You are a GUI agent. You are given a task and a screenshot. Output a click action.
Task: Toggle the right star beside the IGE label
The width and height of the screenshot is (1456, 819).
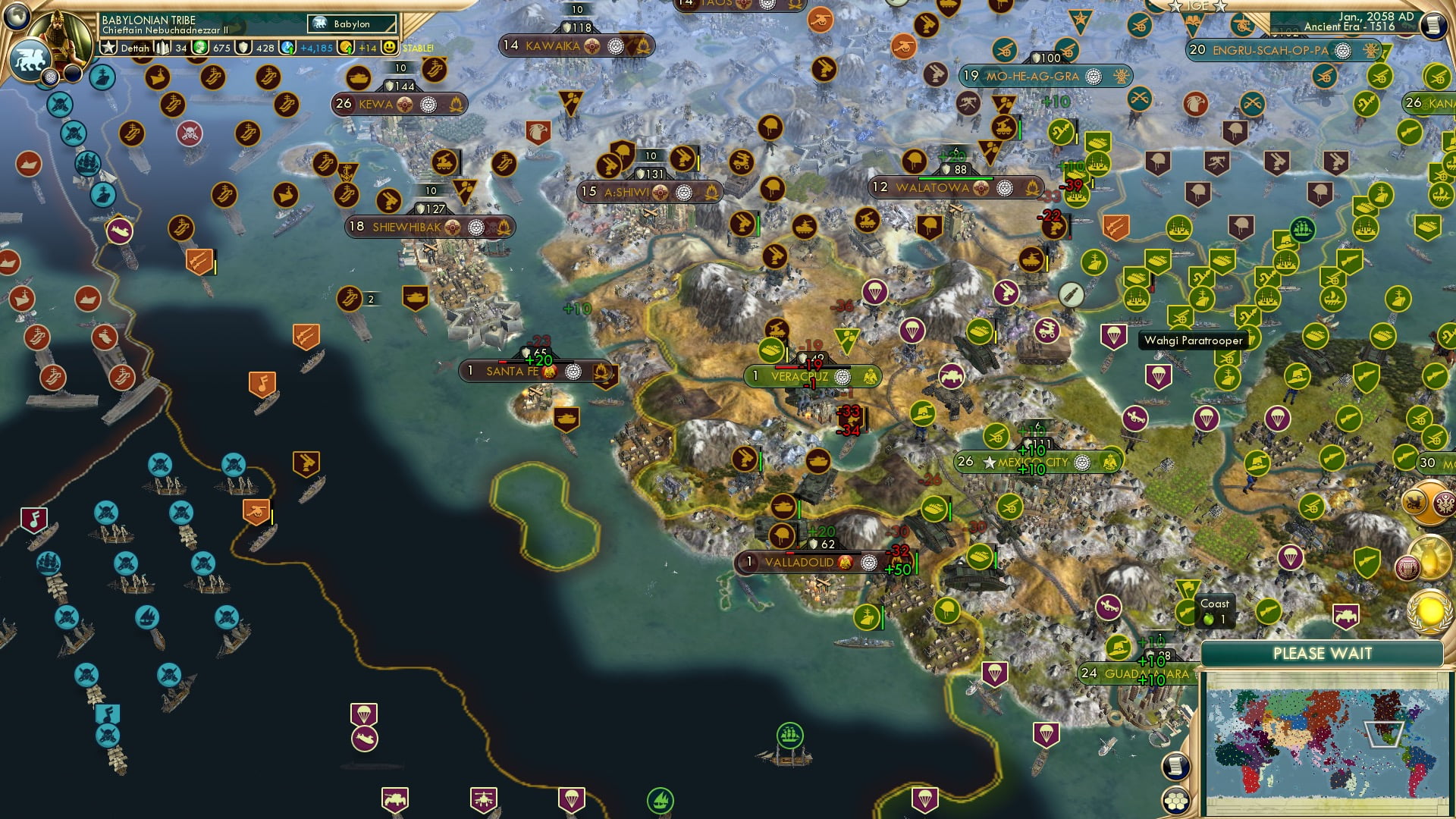click(x=1220, y=7)
